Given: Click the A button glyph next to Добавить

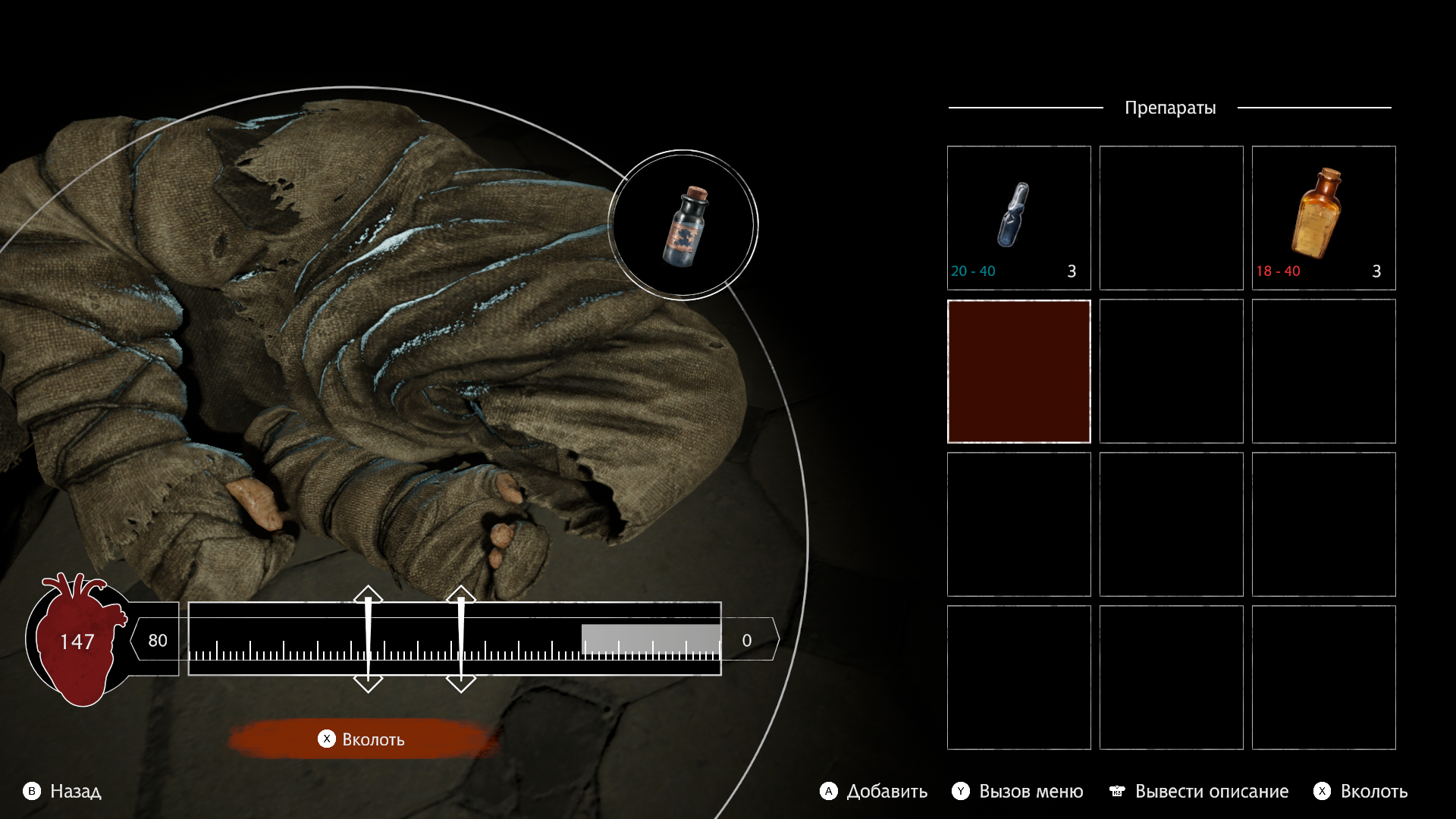Looking at the screenshot, I should pos(830,792).
